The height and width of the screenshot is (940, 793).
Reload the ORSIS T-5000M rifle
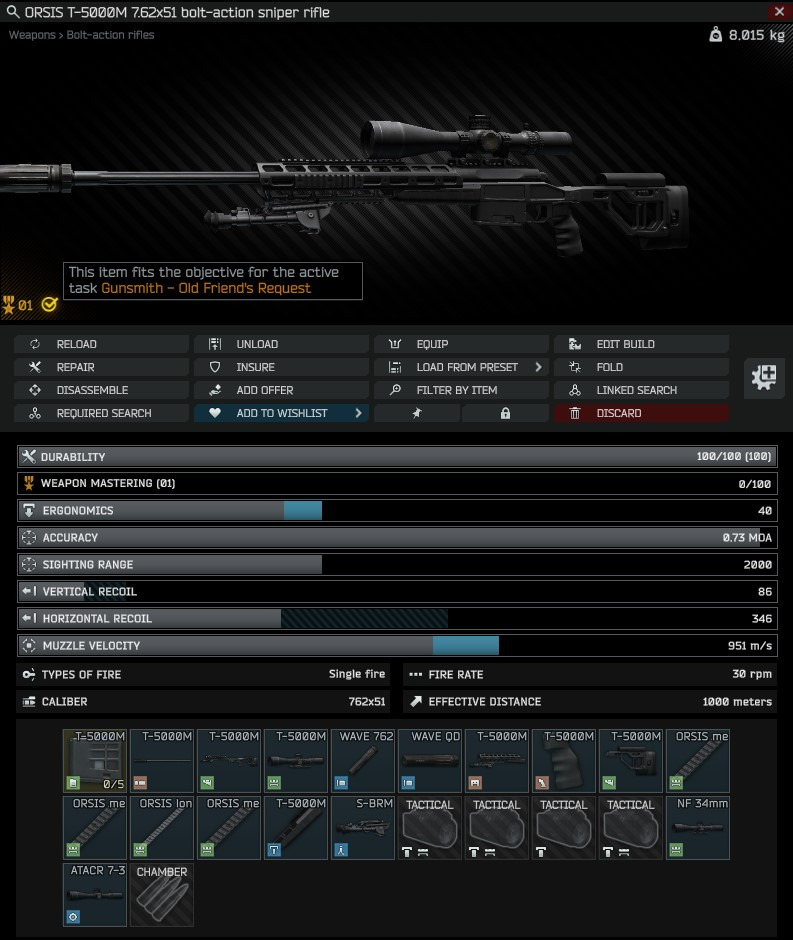[101, 344]
